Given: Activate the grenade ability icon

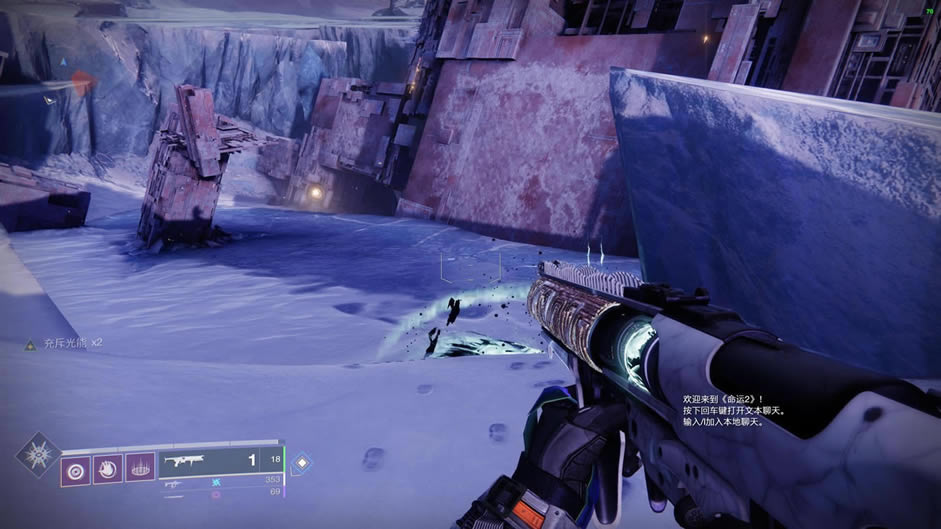Looking at the screenshot, I should [x=75, y=469].
